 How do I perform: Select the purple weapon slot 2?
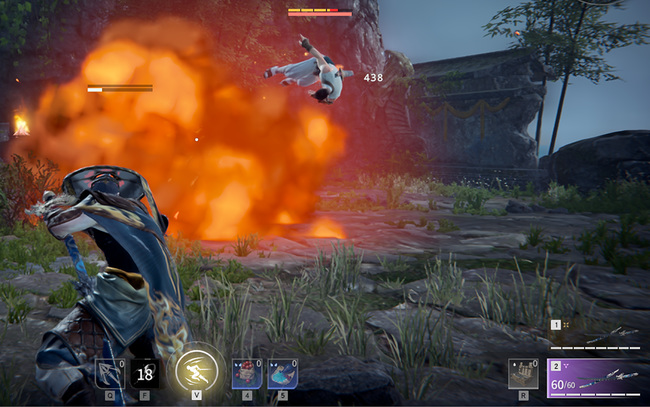pyautogui.click(x=597, y=379)
